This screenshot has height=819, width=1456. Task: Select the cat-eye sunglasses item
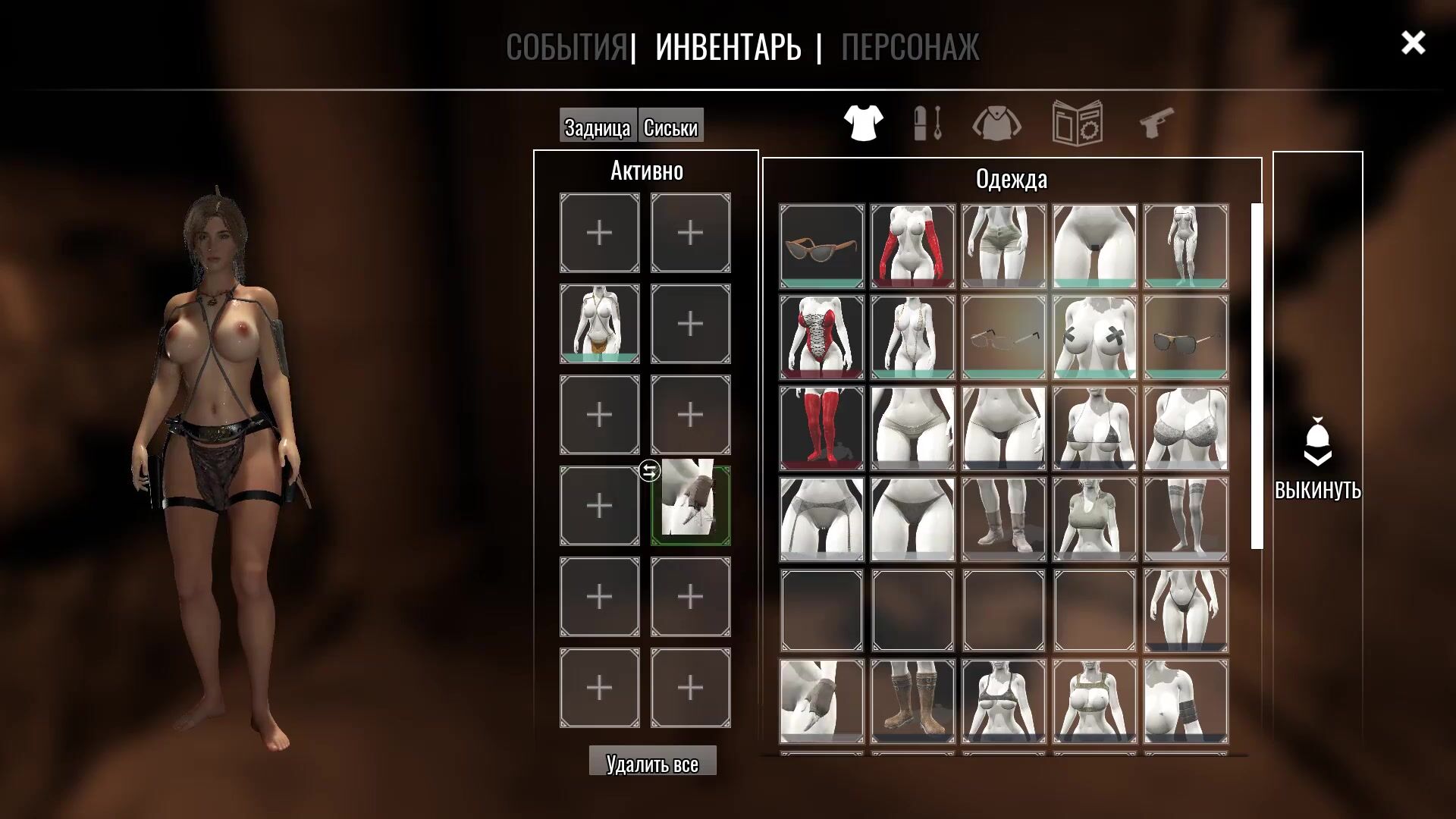(x=822, y=246)
